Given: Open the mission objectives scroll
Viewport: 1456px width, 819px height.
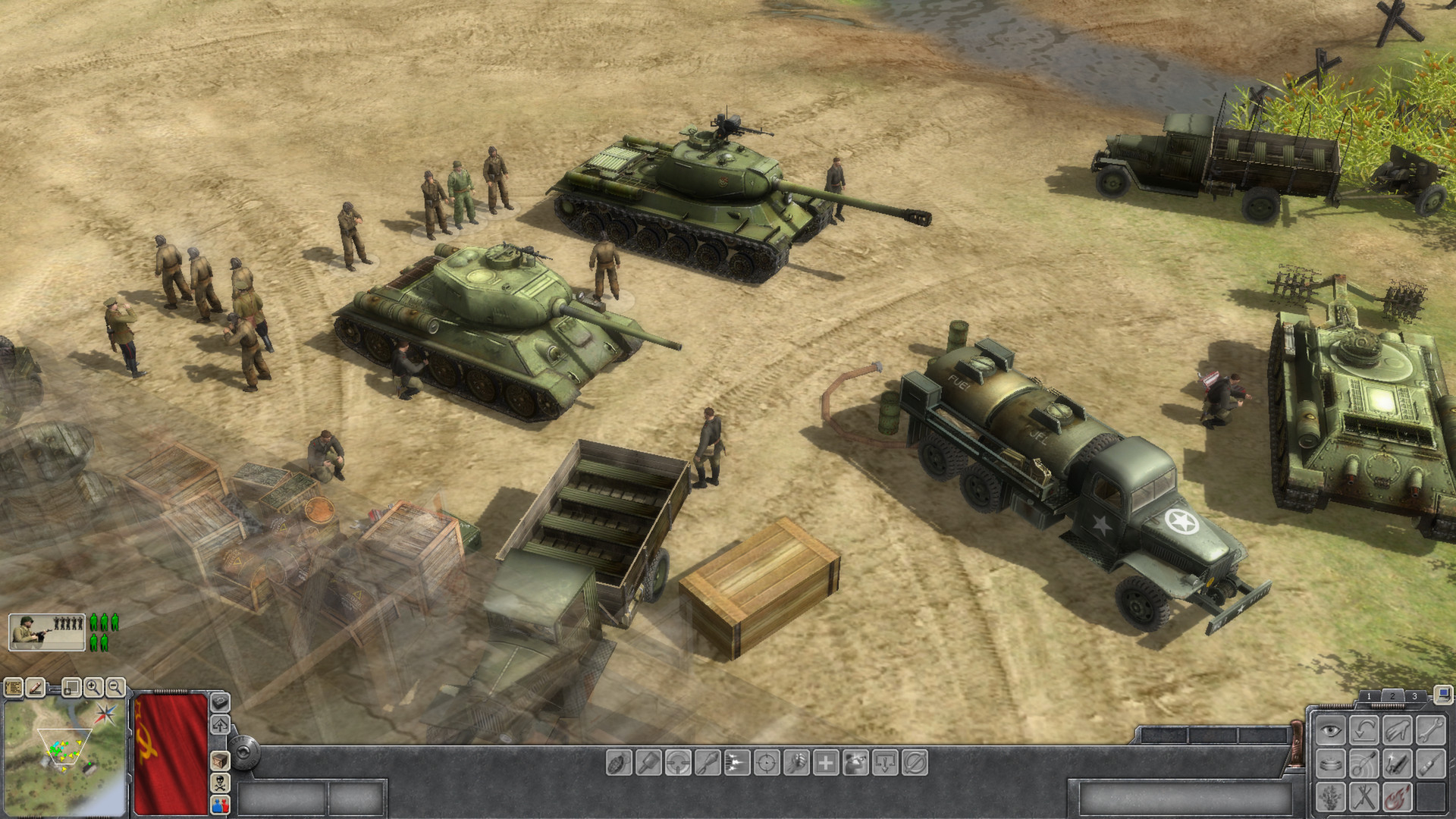Looking at the screenshot, I should pos(14,688).
